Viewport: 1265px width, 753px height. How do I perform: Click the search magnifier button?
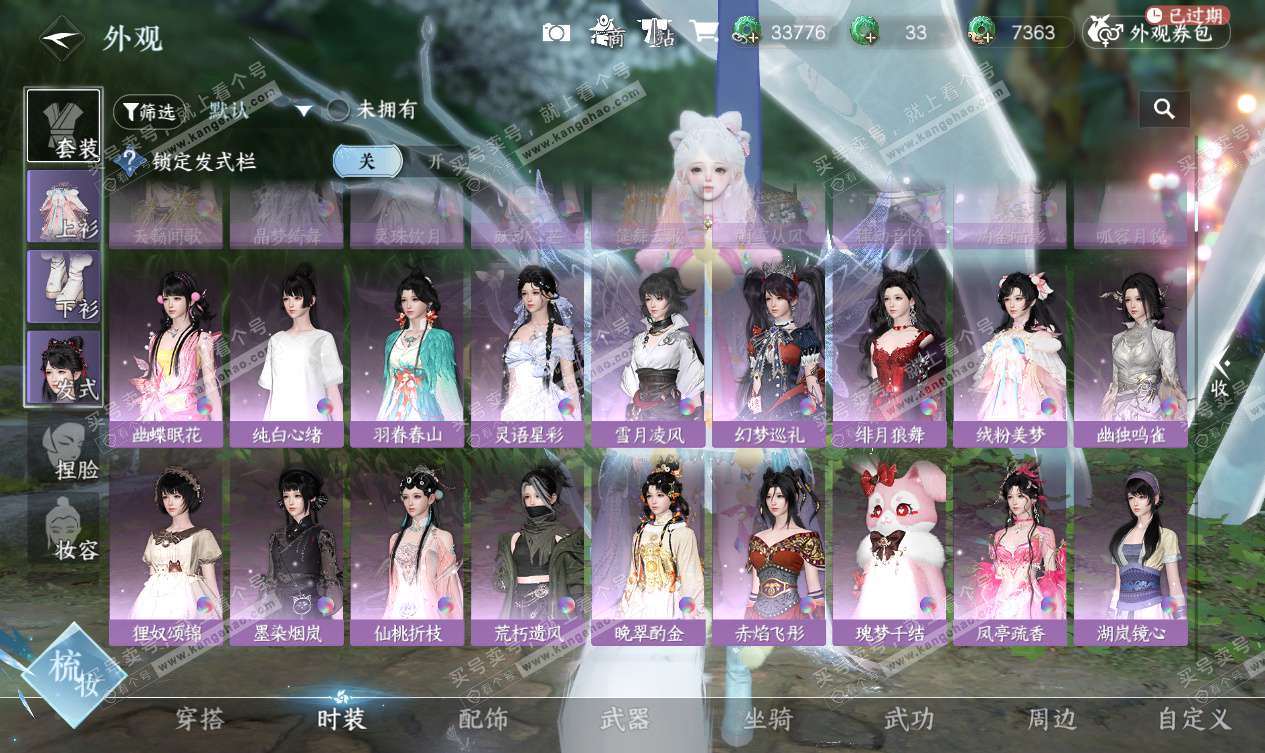click(x=1164, y=109)
